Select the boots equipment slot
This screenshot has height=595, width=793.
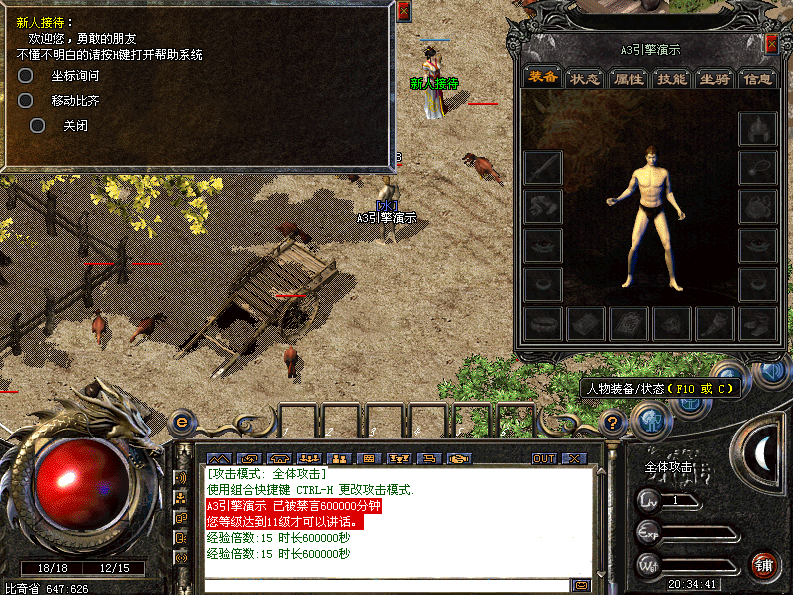point(757,322)
